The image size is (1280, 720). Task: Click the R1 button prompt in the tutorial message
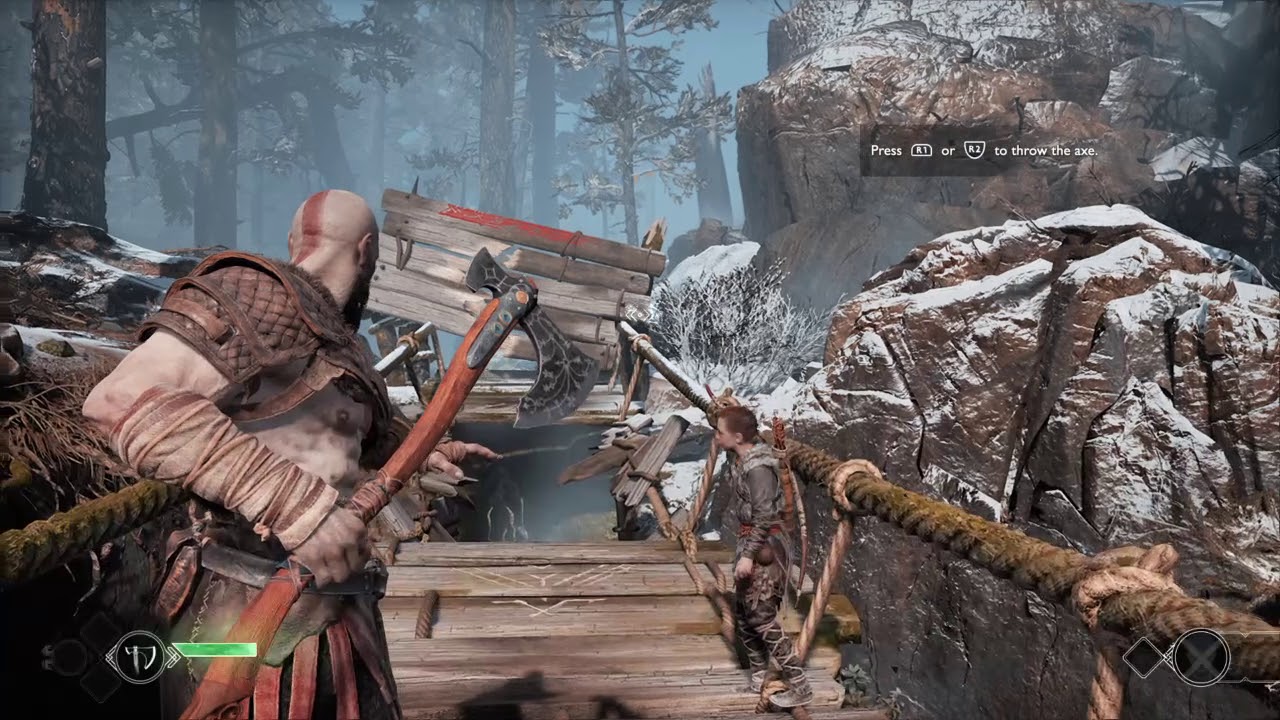pos(922,150)
